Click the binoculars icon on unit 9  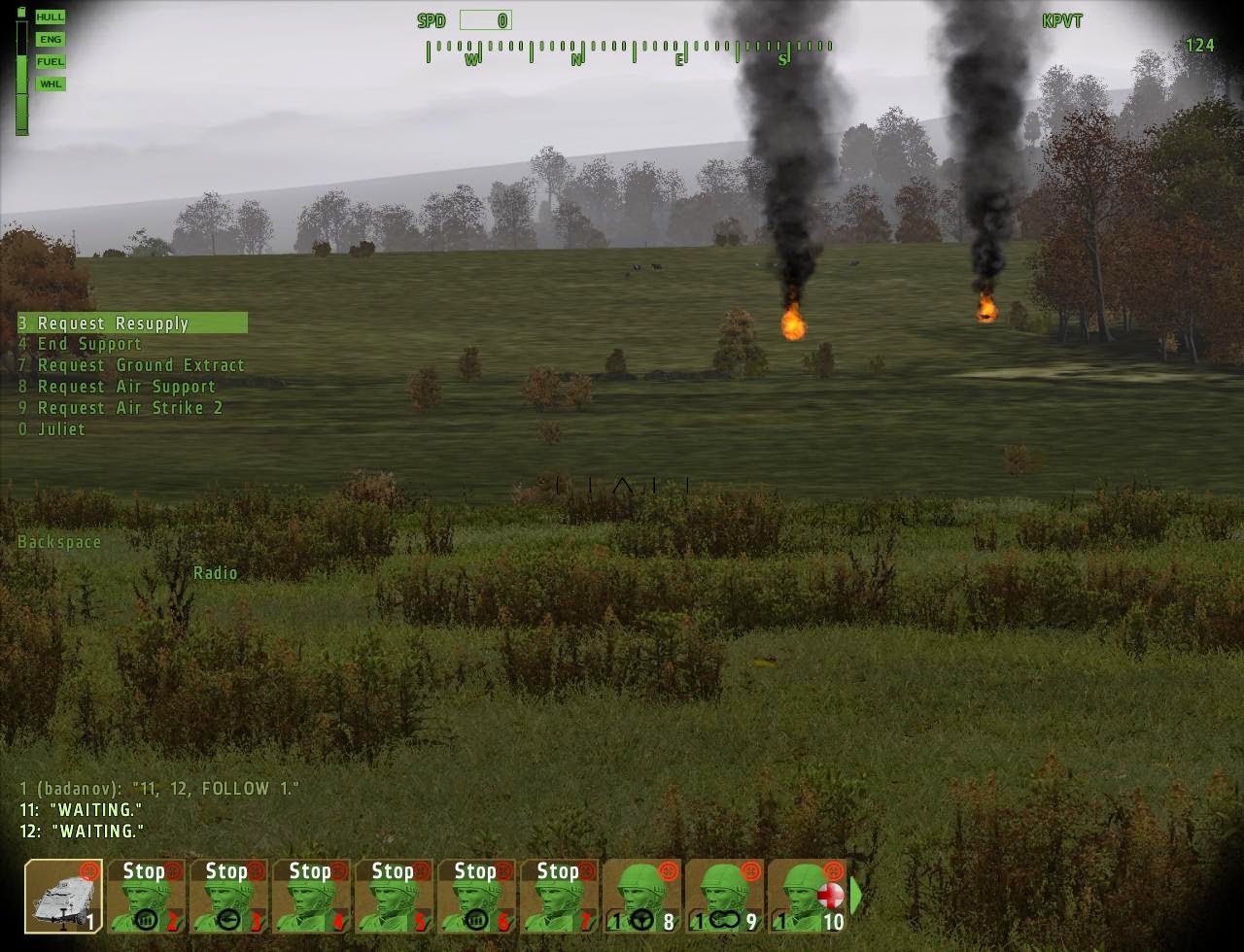tap(722, 918)
